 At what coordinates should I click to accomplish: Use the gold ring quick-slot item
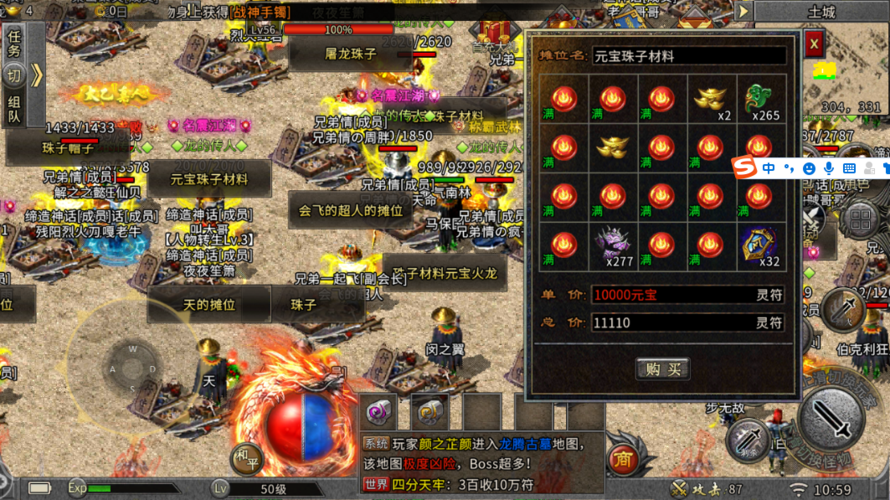pyautogui.click(x=430, y=410)
